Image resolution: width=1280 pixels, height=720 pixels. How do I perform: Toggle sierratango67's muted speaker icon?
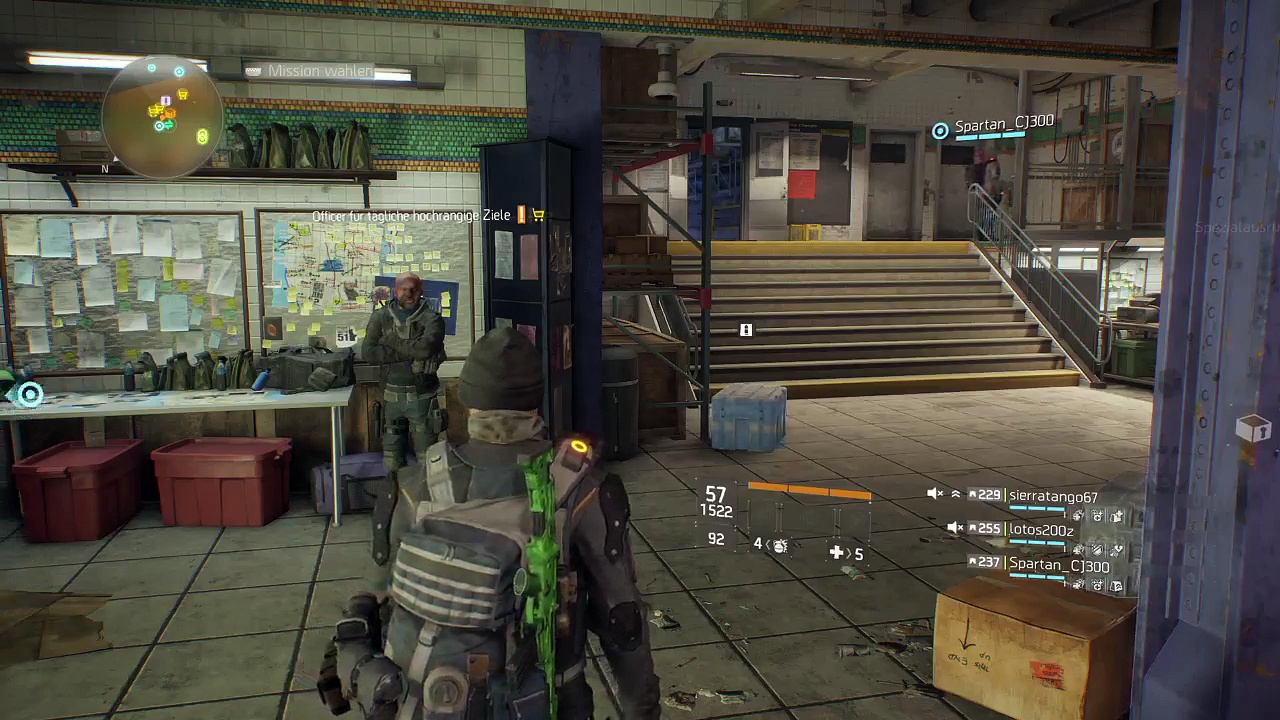[x=935, y=494]
